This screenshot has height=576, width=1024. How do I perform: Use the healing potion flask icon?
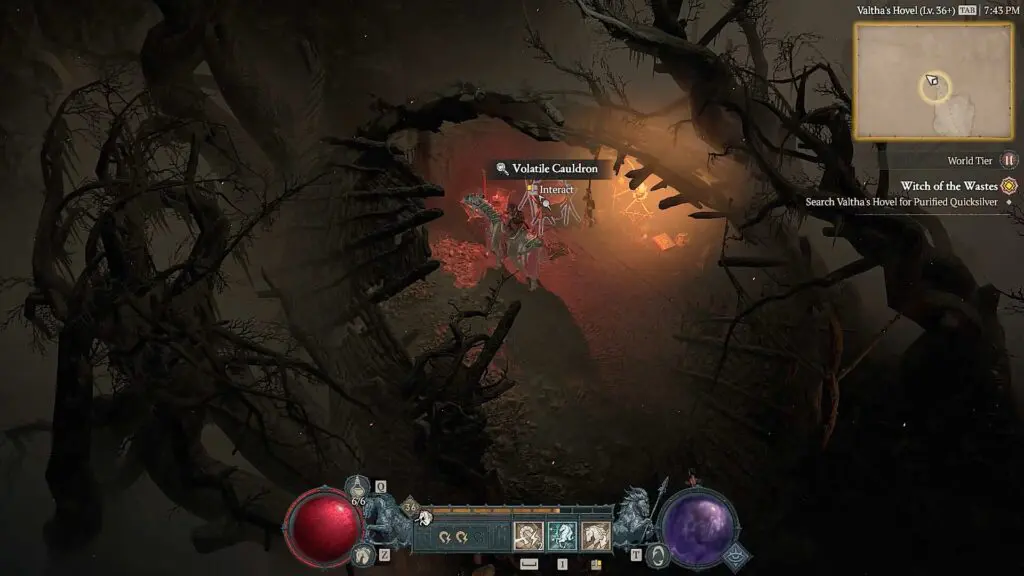point(358,486)
